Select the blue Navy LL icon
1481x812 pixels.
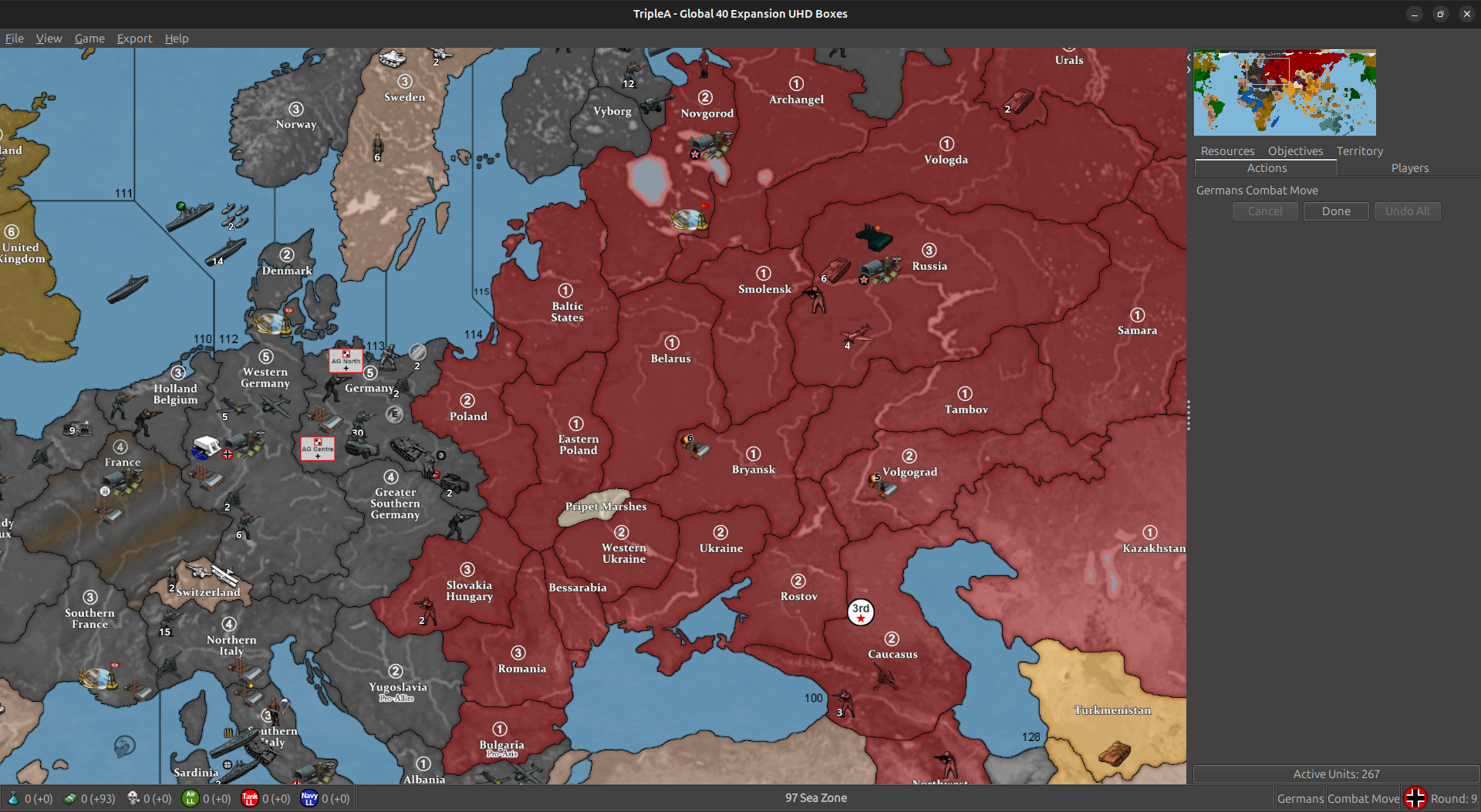pos(309,799)
